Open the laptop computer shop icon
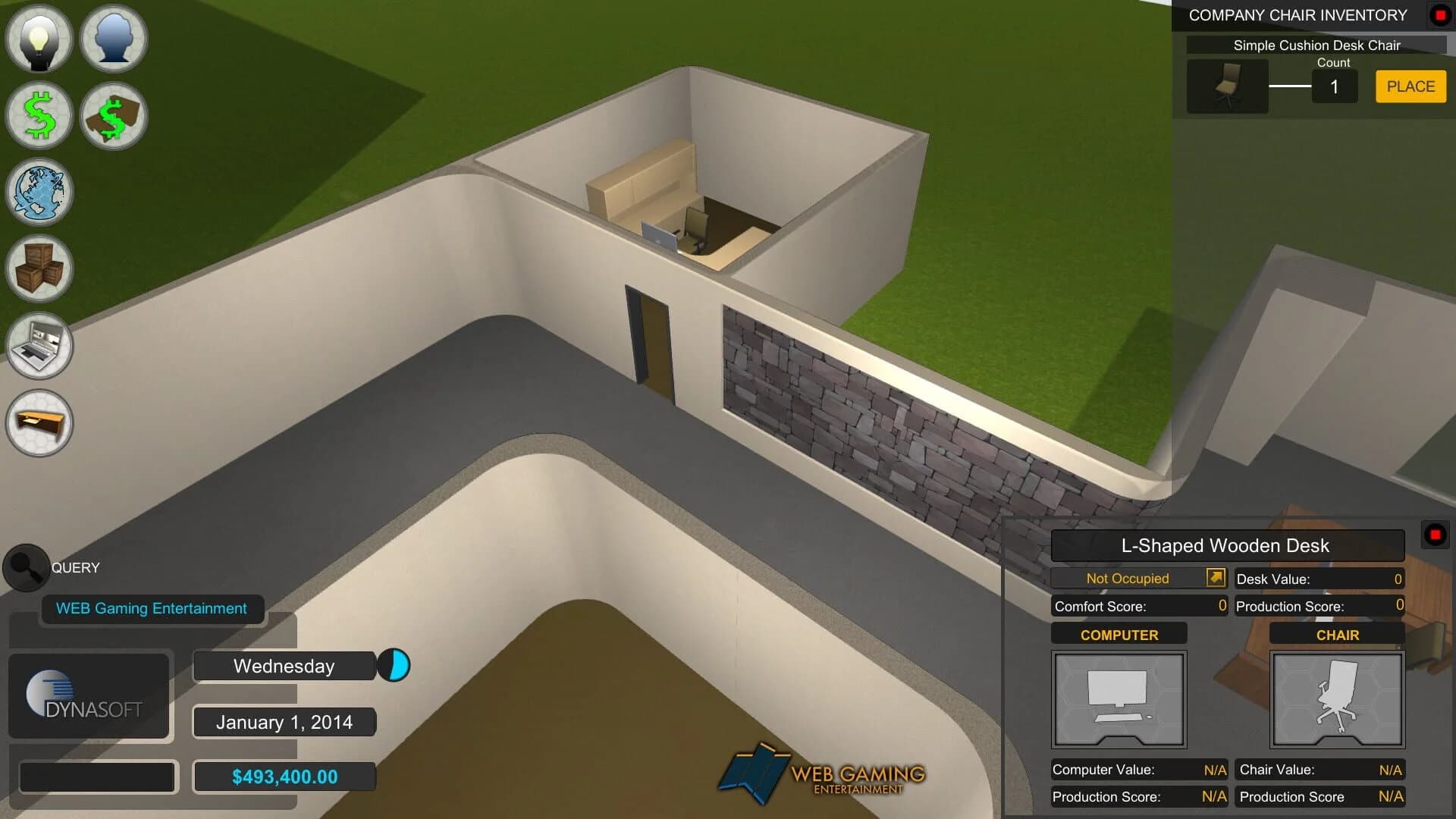The width and height of the screenshot is (1456, 819). pos(39,347)
